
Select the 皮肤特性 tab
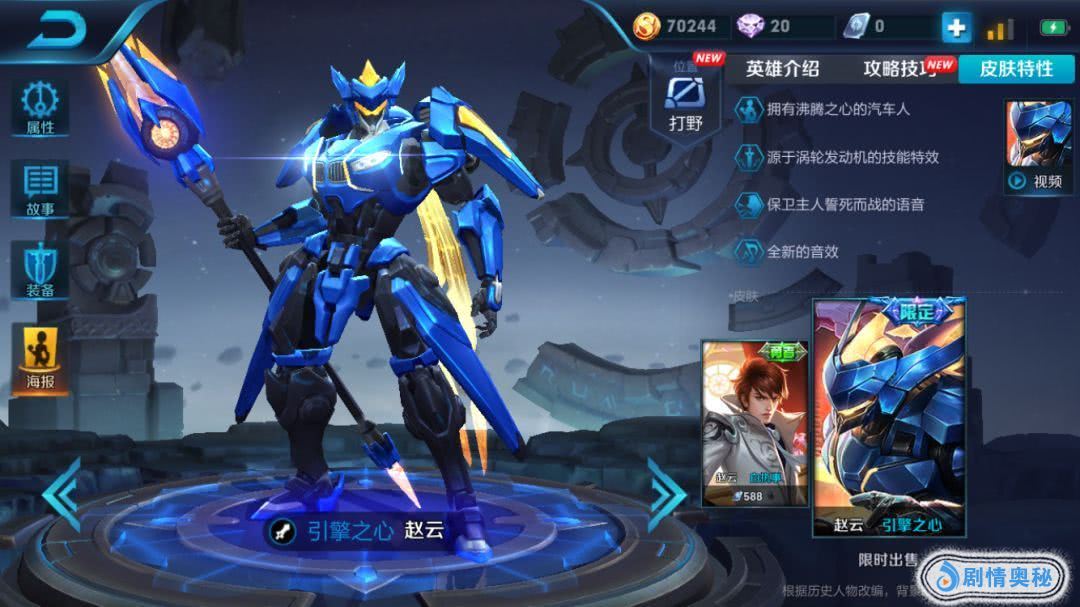pos(1016,68)
